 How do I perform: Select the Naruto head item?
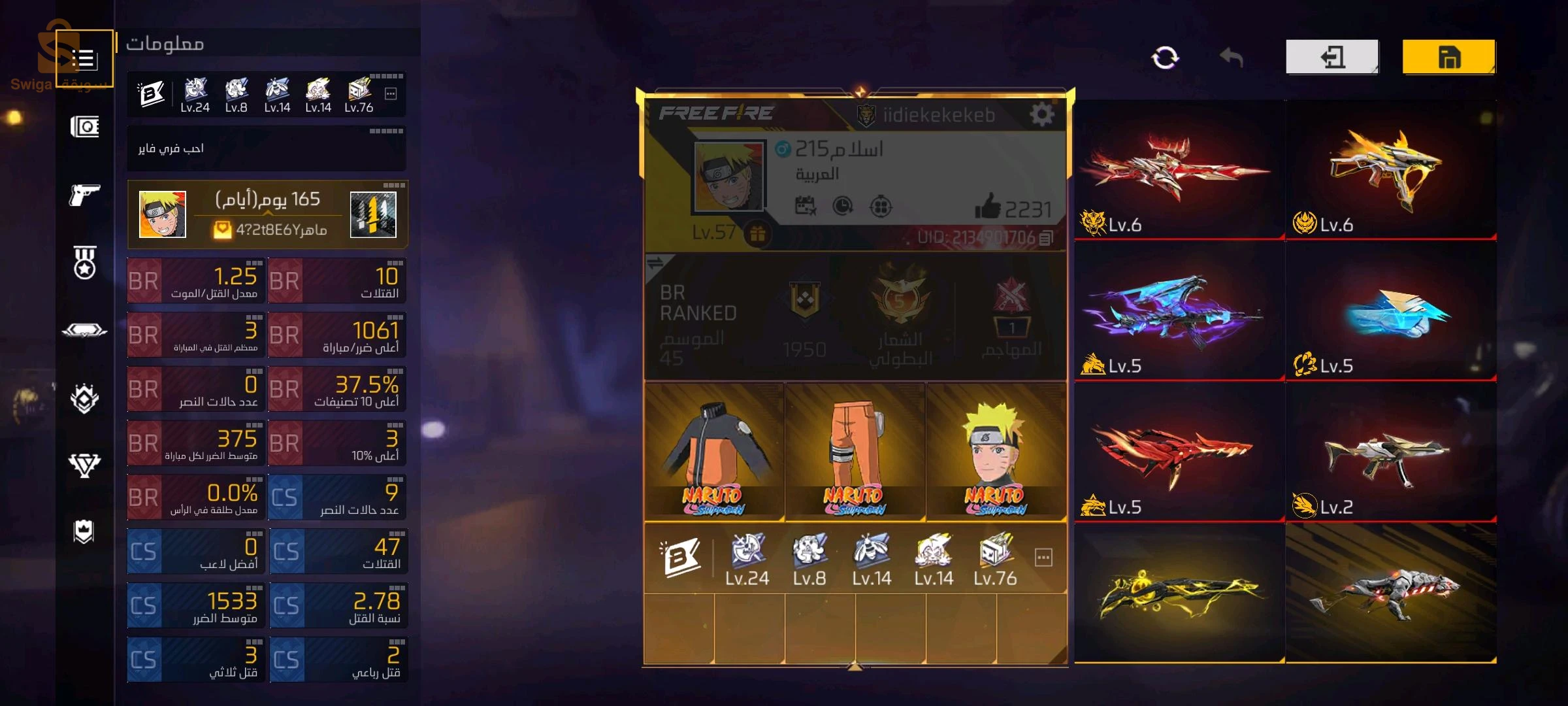996,452
